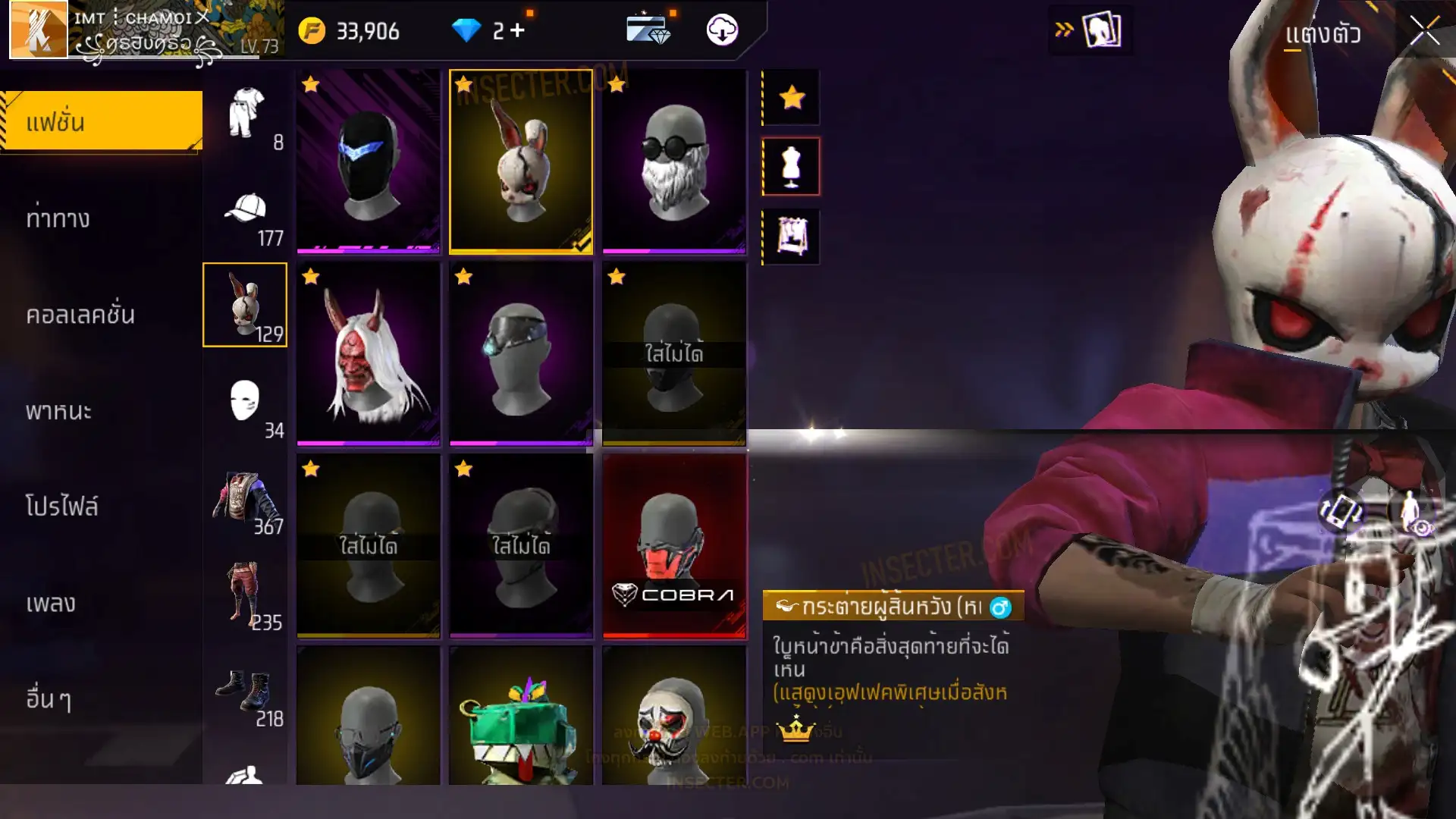Viewport: 1456px width, 819px height.
Task: Open the mannequin outfit view
Action: pyautogui.click(x=791, y=166)
